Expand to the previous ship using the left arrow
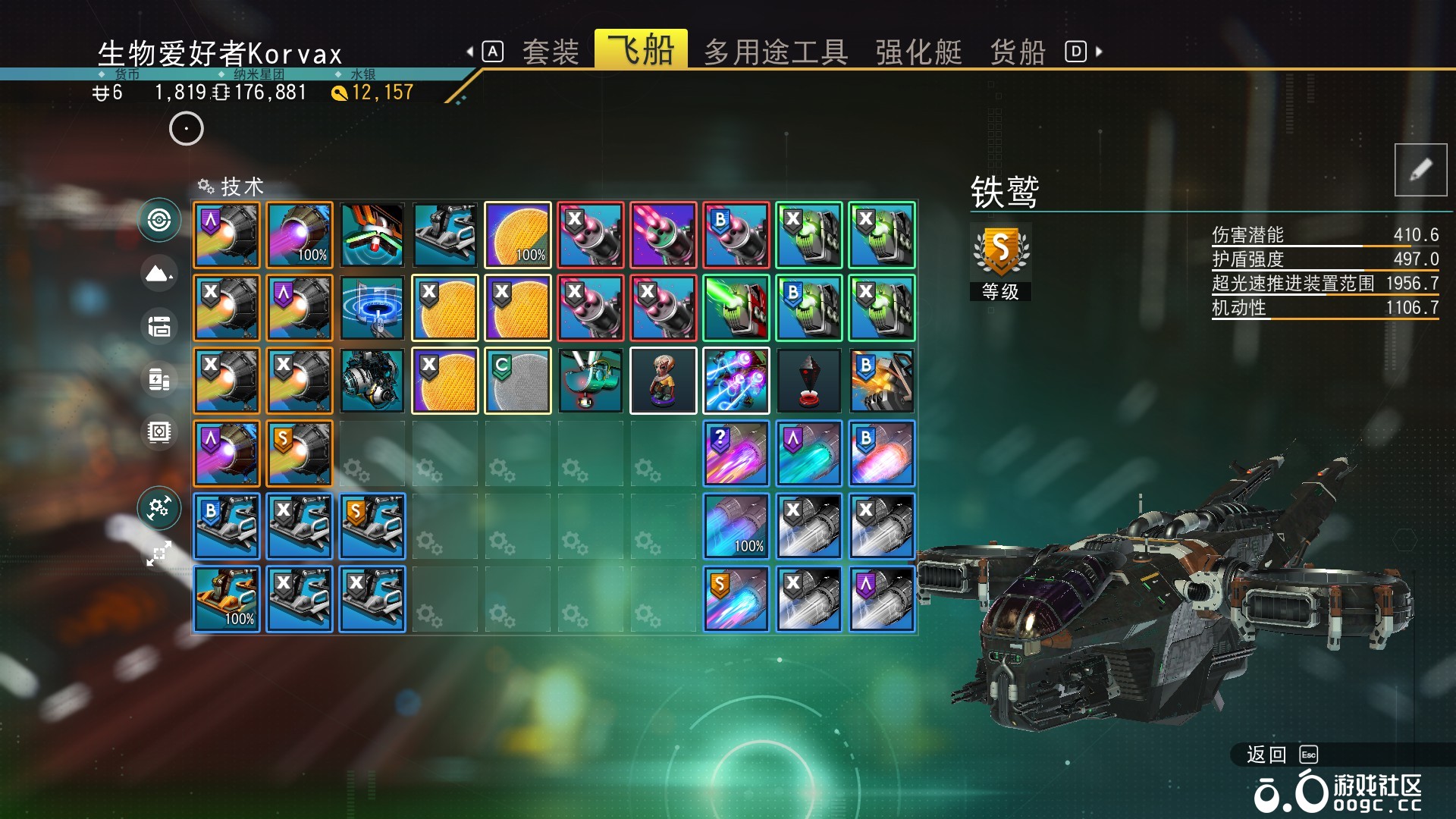Image resolution: width=1456 pixels, height=819 pixels. (470, 51)
